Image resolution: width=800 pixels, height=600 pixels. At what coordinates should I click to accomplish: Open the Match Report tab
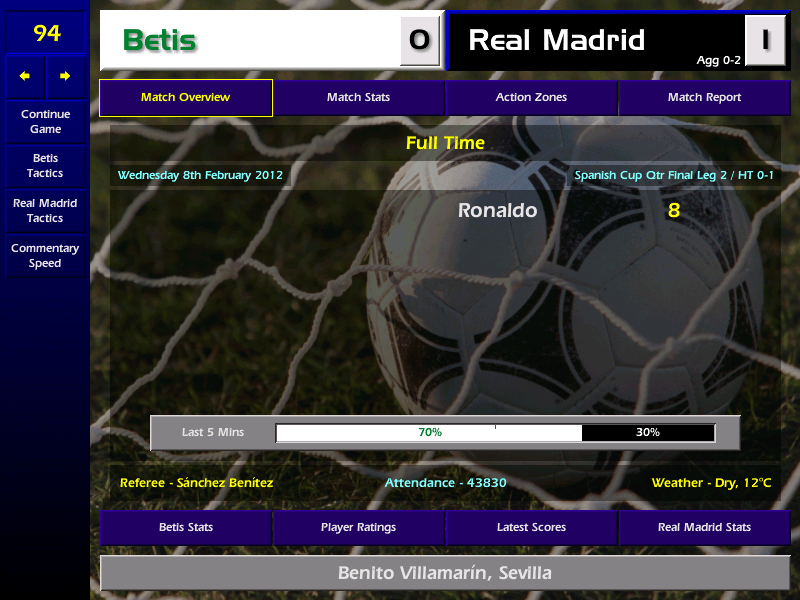704,98
